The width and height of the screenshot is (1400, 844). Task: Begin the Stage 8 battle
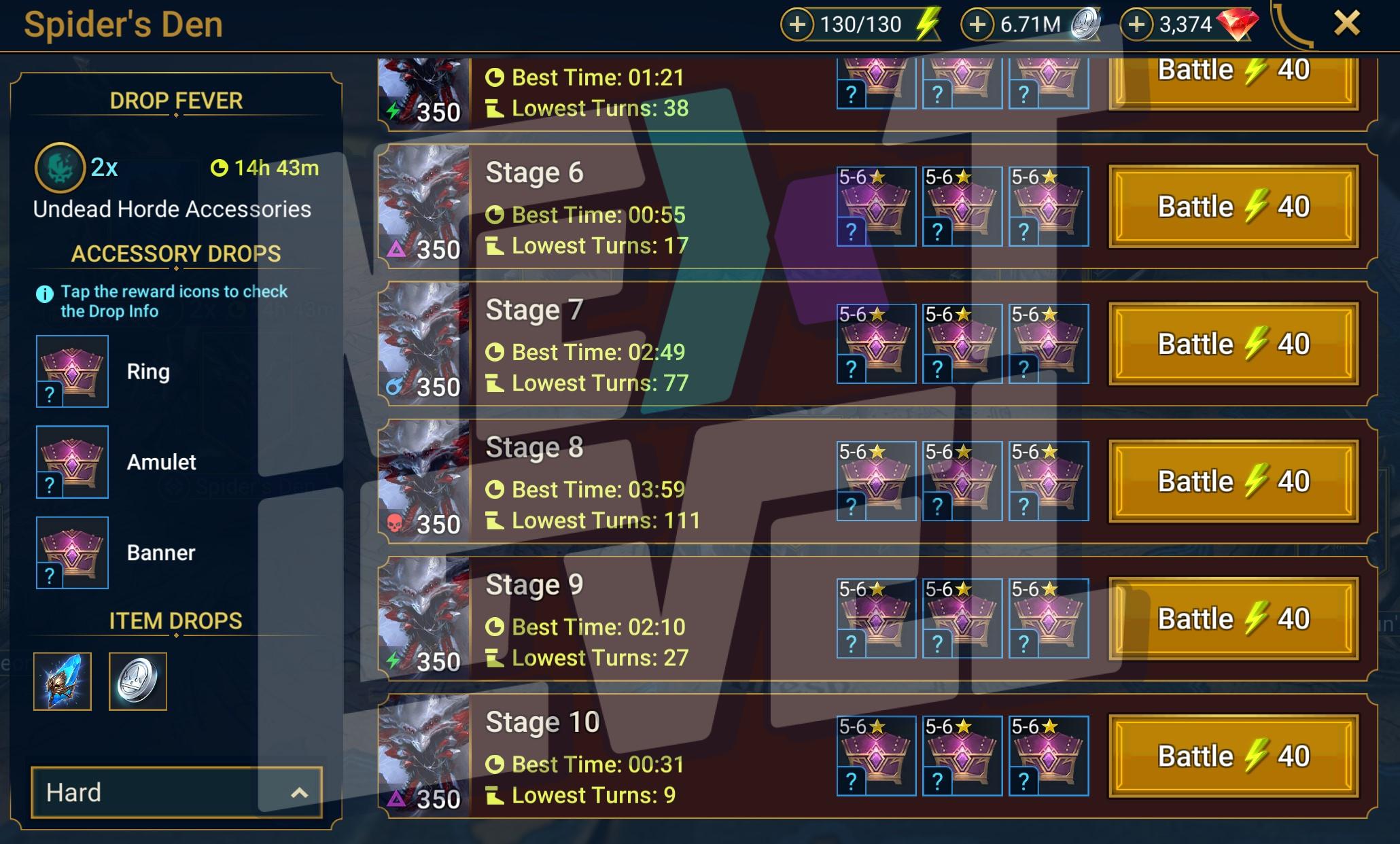pyautogui.click(x=1233, y=481)
